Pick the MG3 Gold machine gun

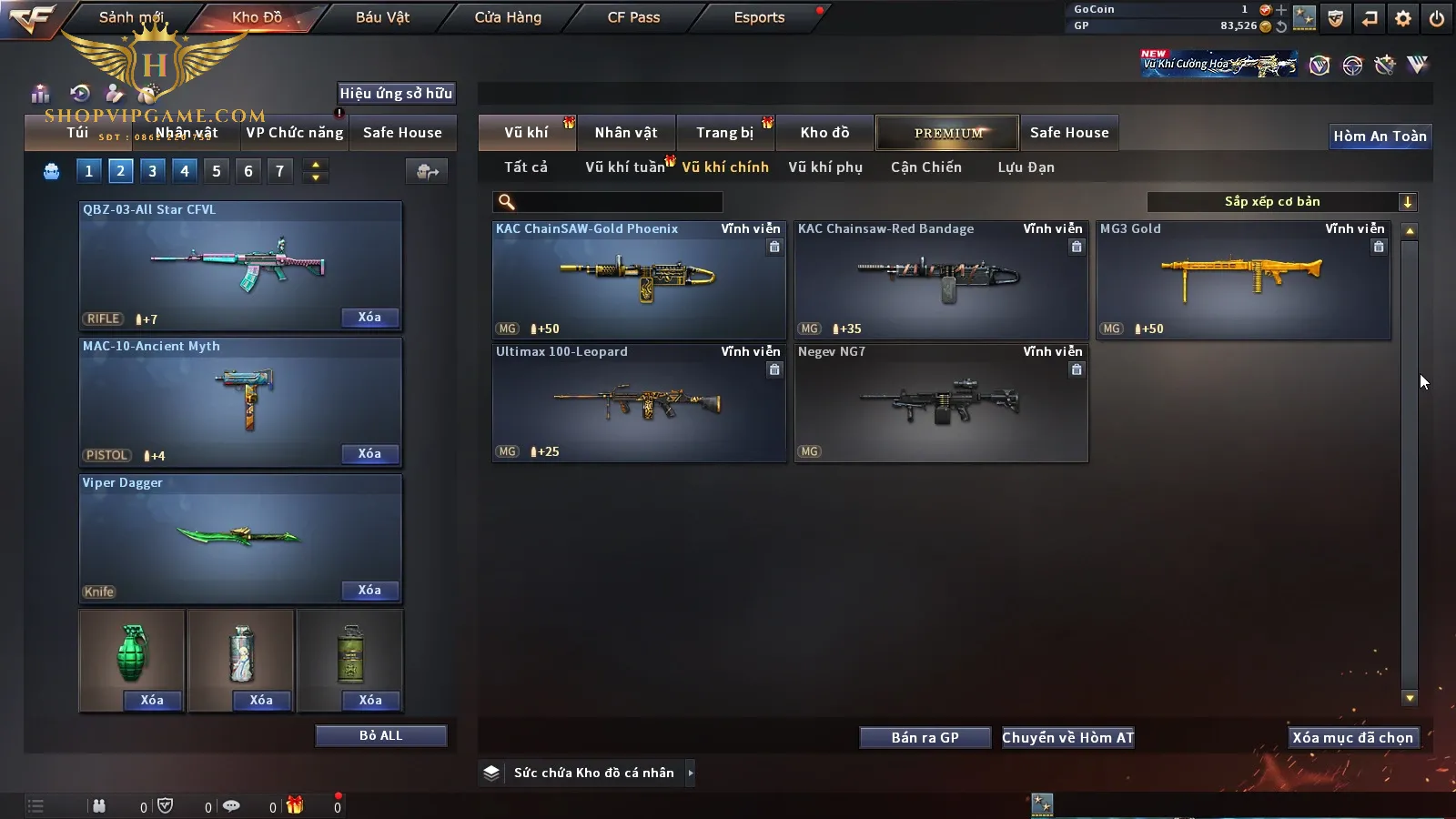click(x=1242, y=280)
